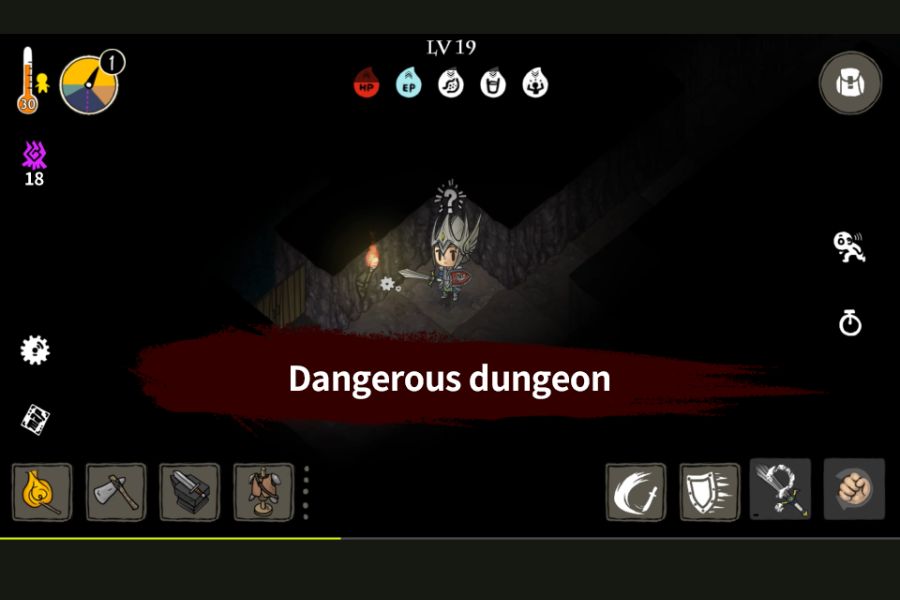Screen dimensions: 900x600
Task: Select the crossed weapon swap slot
Action: click(x=780, y=490)
